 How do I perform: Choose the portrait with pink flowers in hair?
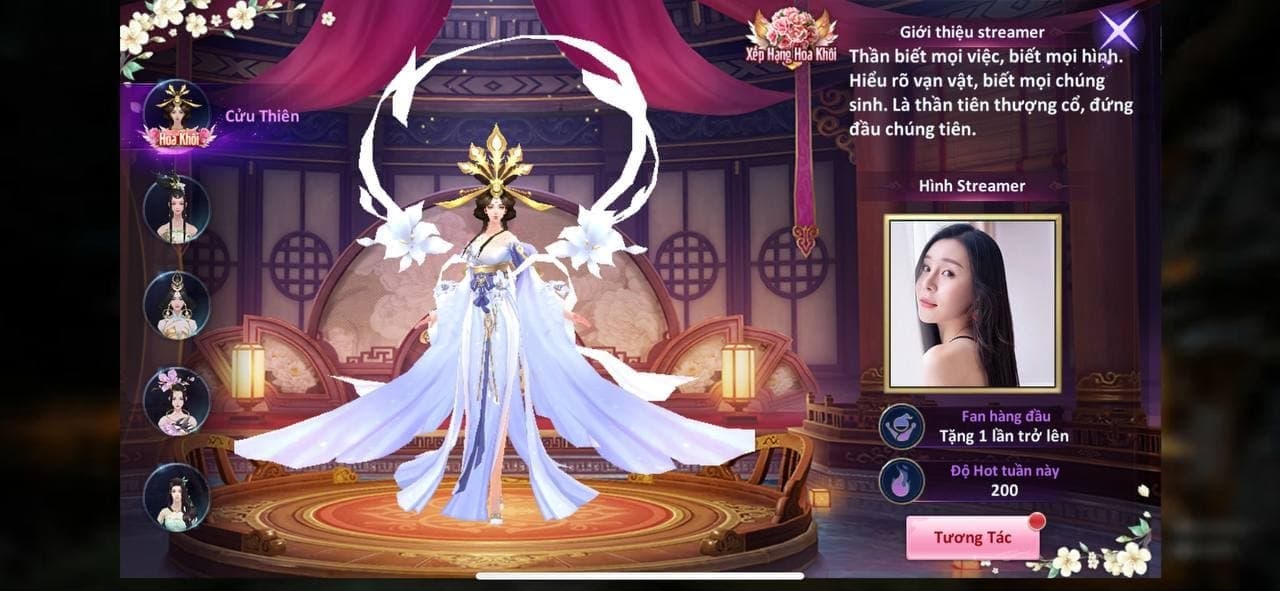pos(177,400)
